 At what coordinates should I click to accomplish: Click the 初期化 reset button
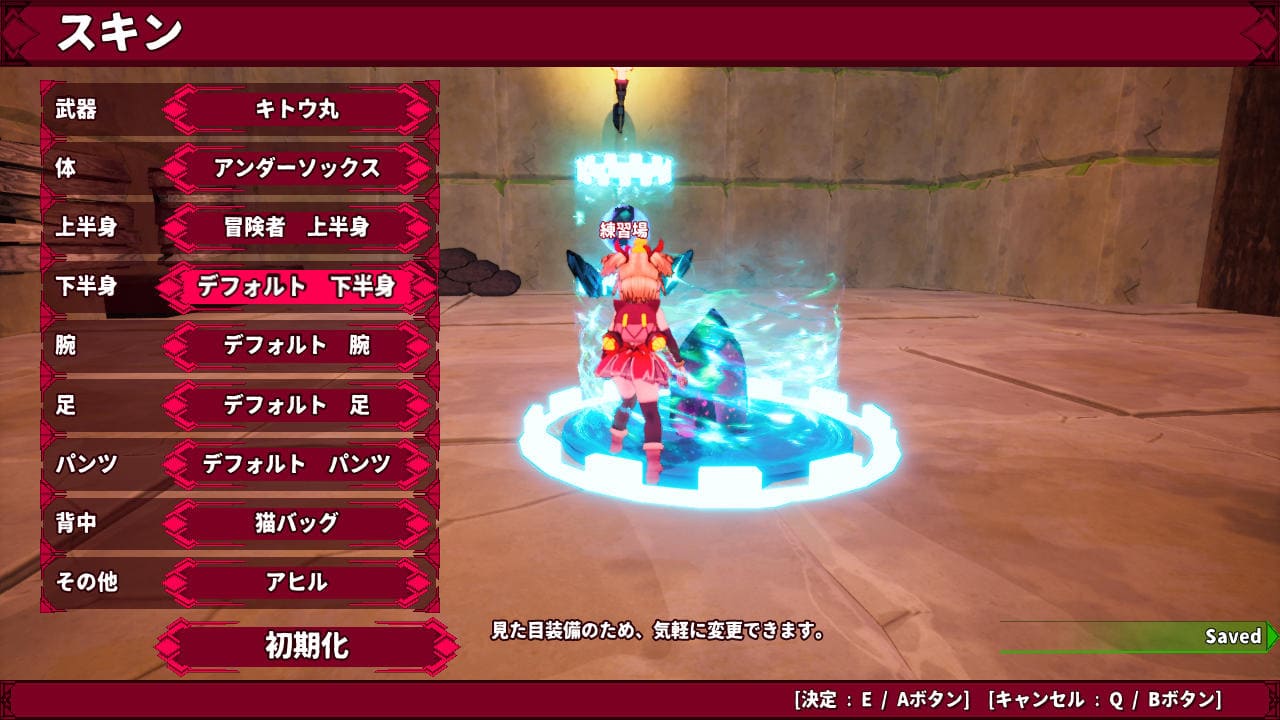(307, 646)
